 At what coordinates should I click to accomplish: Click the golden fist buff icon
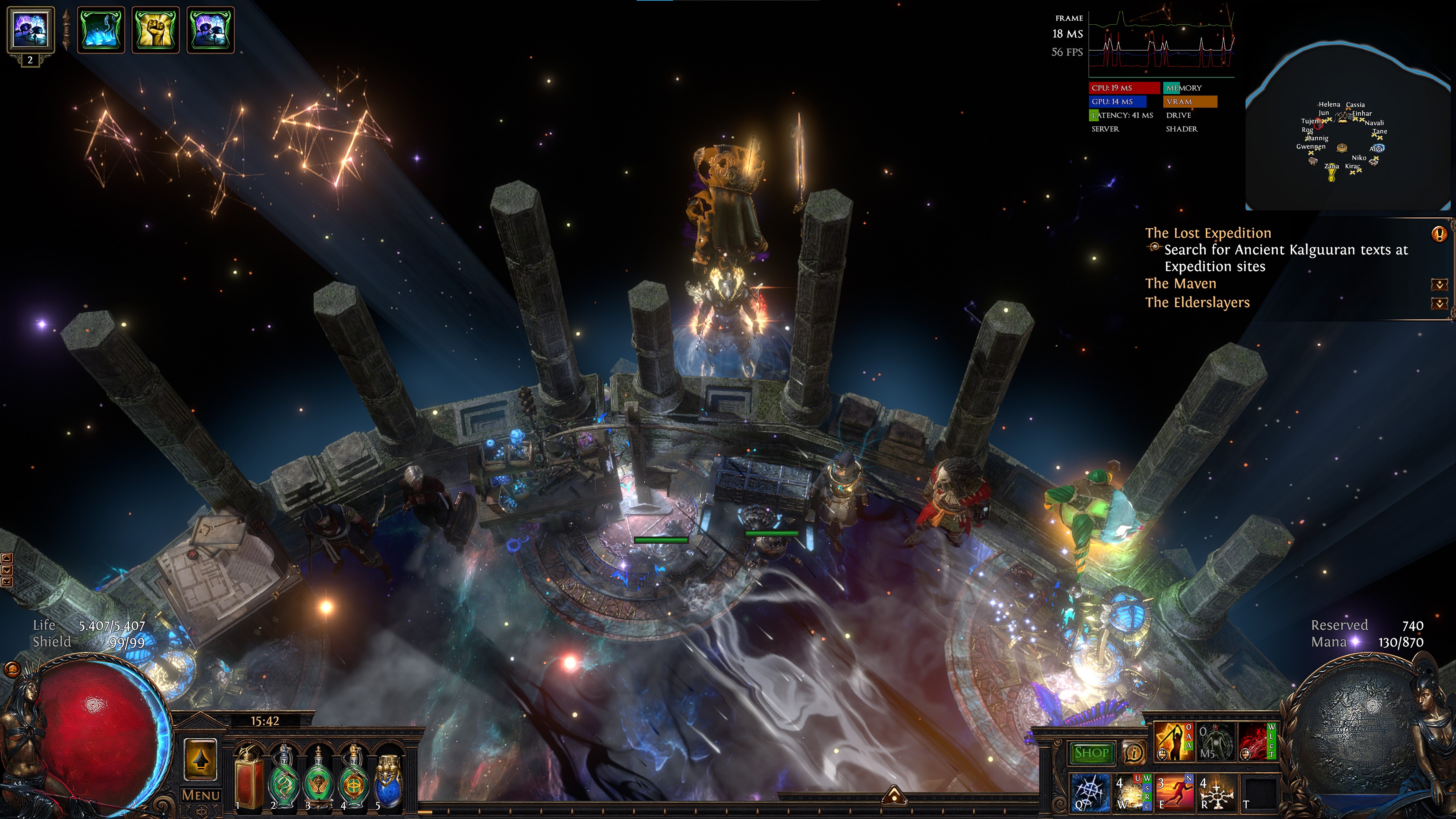[x=155, y=30]
